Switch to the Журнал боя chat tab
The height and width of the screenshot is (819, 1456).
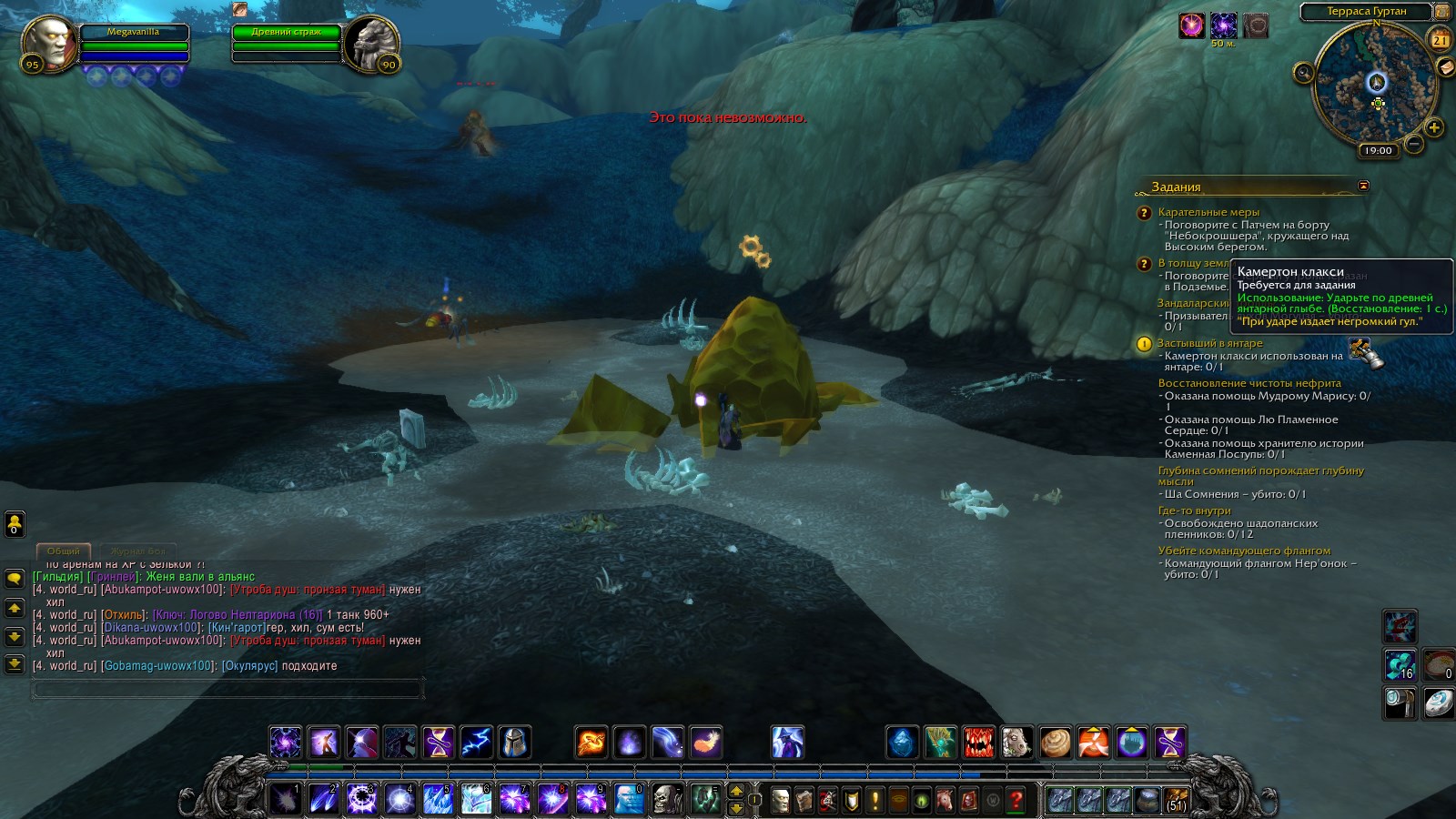(137, 551)
